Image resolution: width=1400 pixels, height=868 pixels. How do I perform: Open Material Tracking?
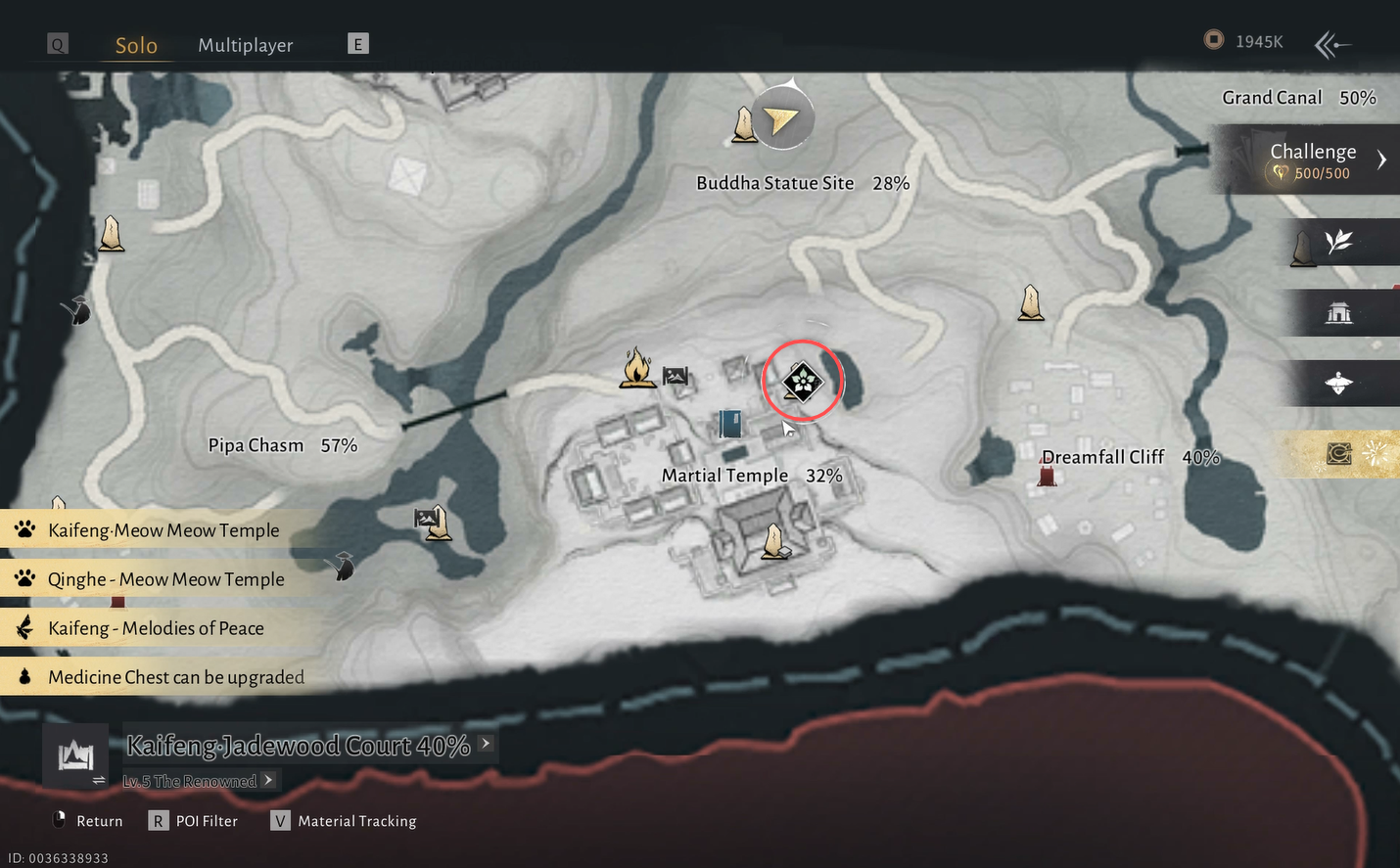tap(356, 821)
